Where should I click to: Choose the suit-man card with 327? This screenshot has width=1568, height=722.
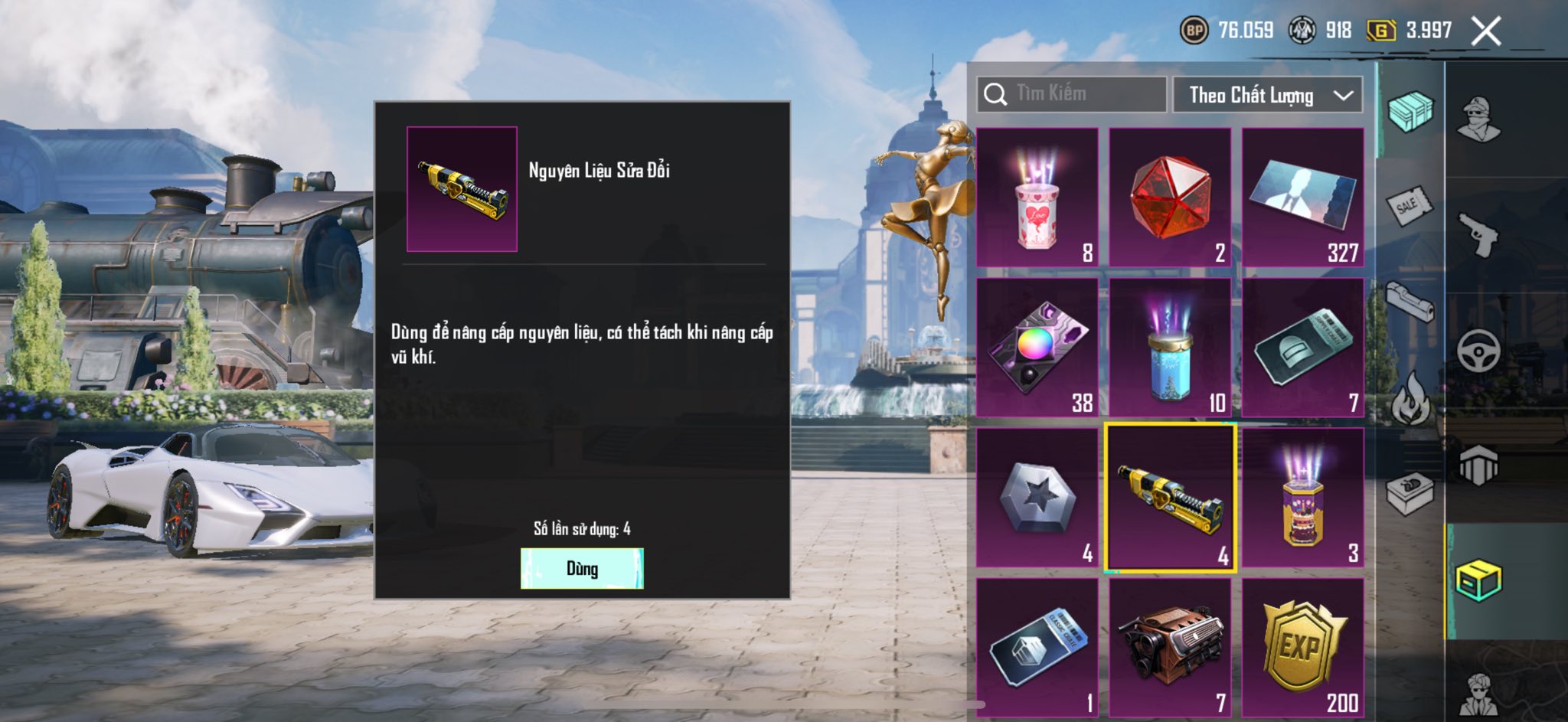(1302, 198)
